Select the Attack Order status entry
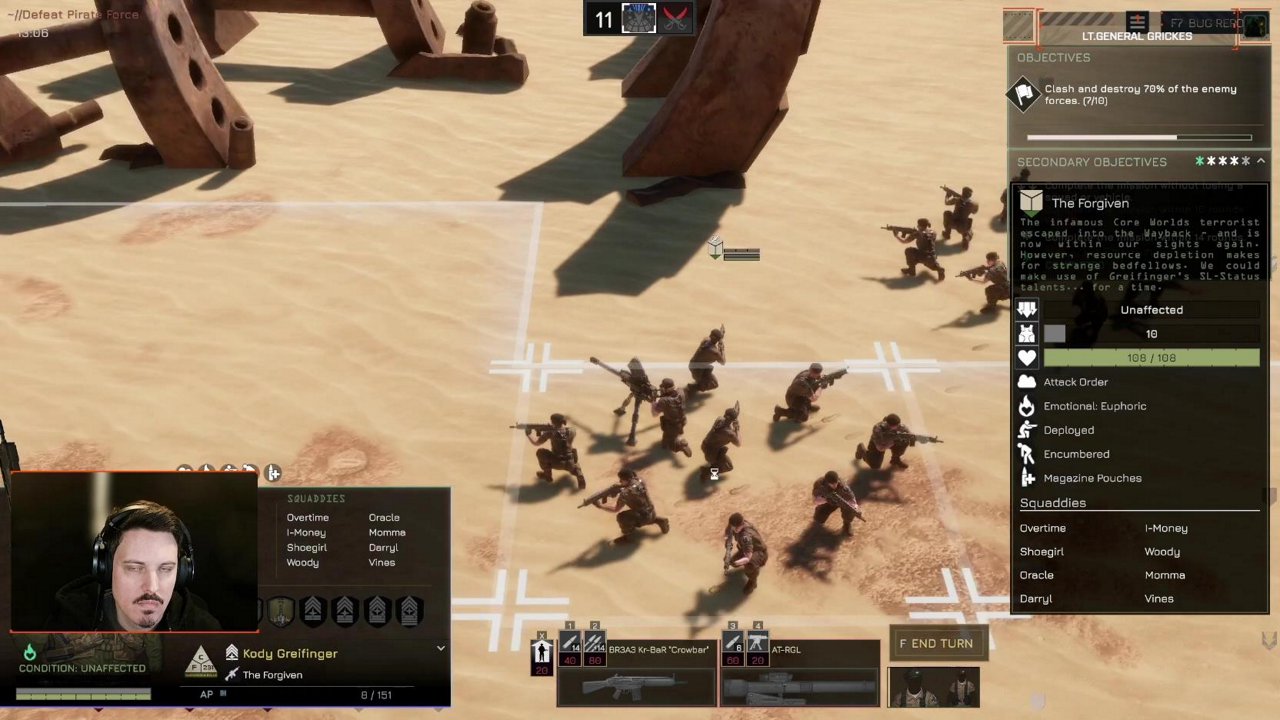 [1075, 382]
